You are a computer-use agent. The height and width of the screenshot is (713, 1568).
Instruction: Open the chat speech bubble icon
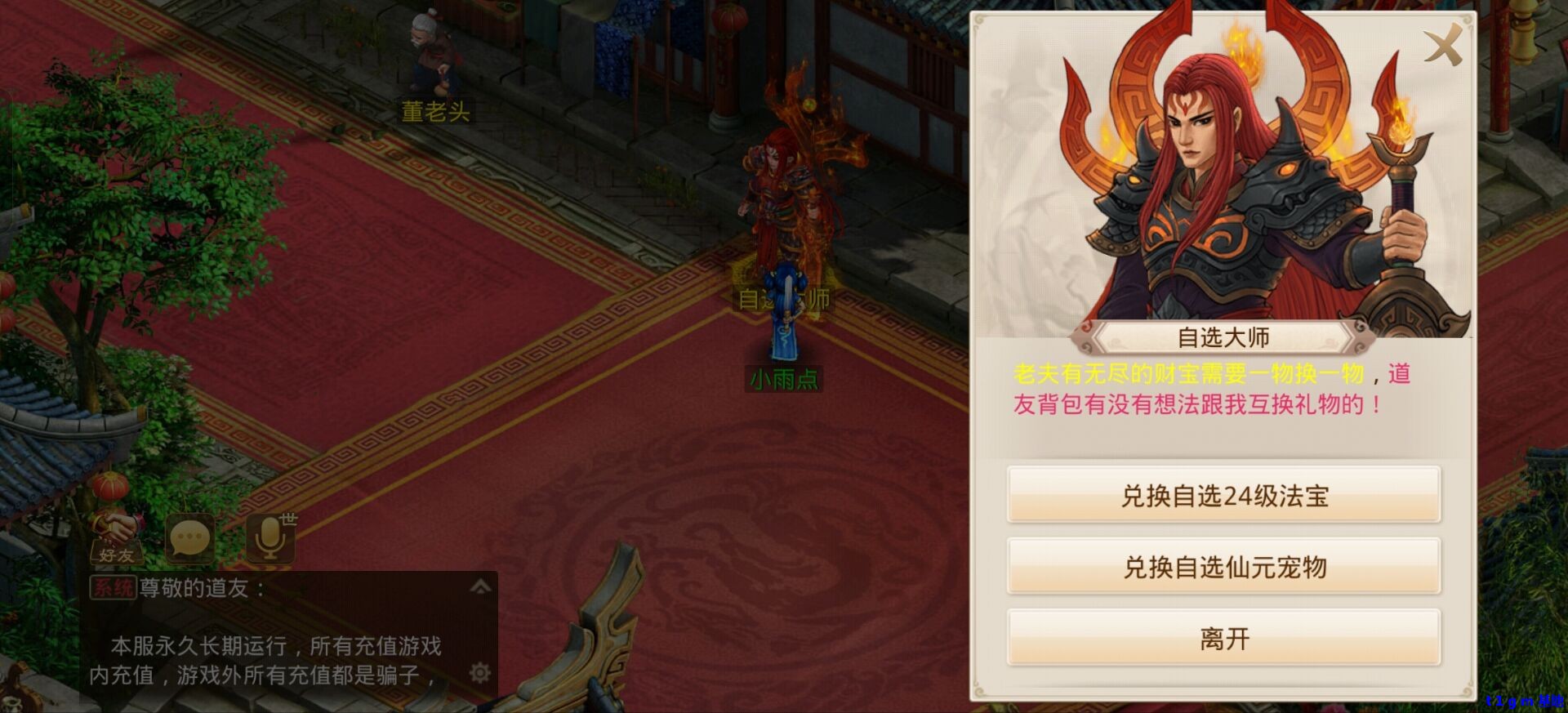click(x=190, y=538)
